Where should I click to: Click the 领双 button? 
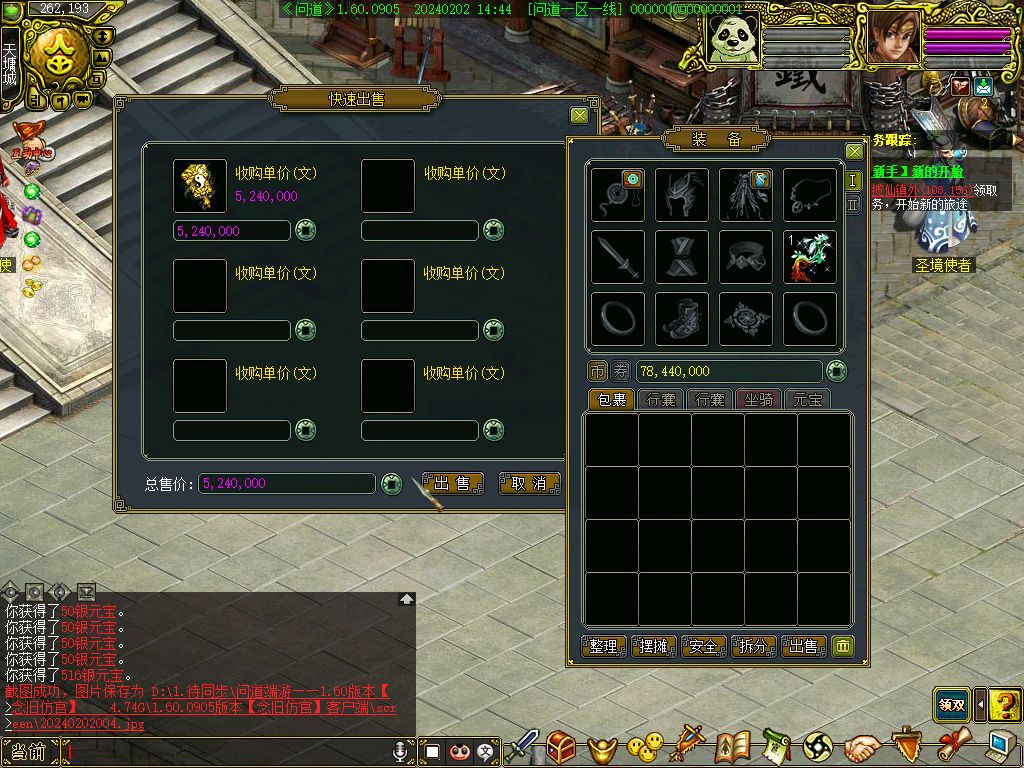[951, 704]
